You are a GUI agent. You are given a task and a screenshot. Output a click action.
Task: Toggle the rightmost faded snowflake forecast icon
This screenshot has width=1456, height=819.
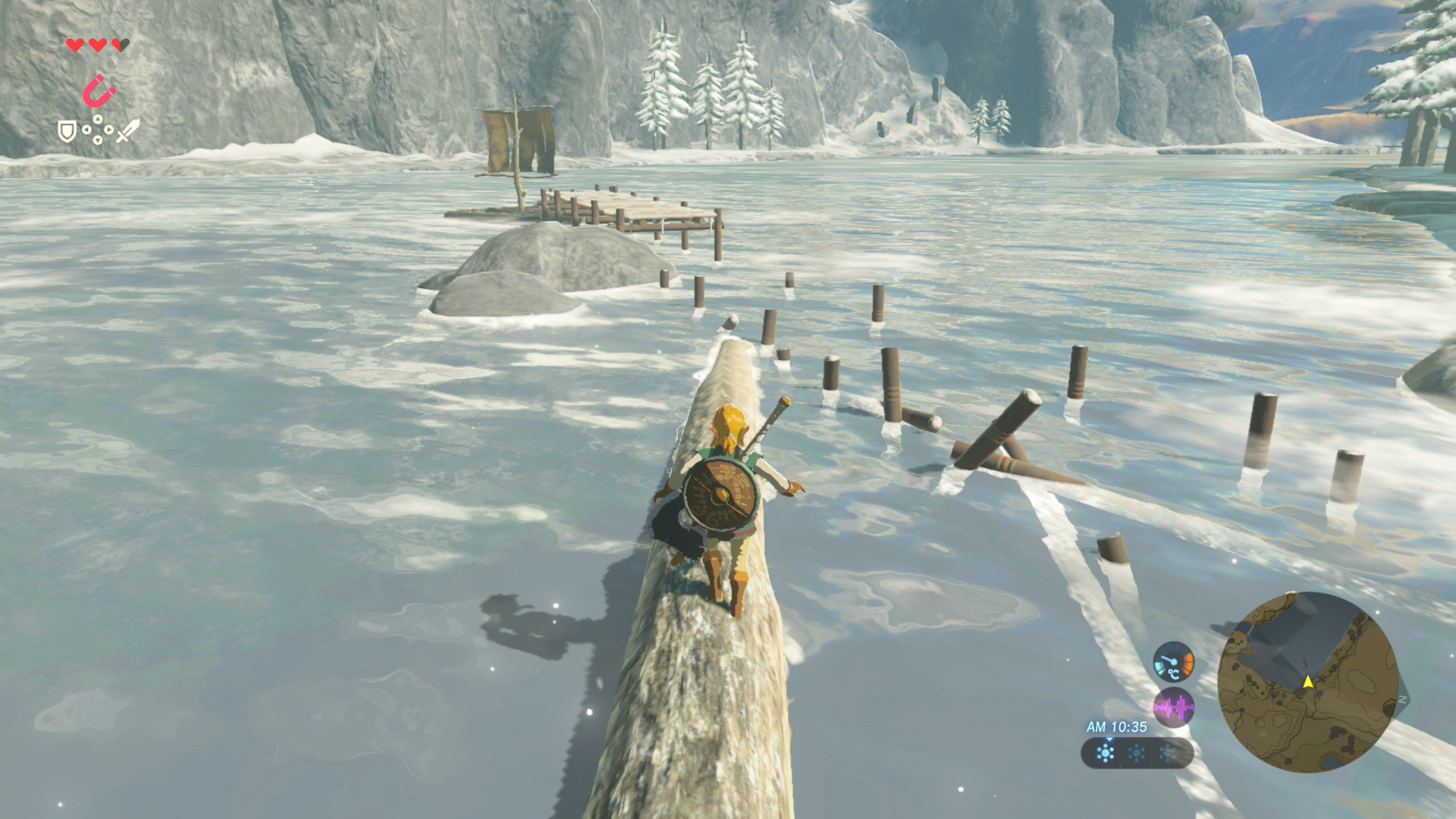tap(1167, 753)
